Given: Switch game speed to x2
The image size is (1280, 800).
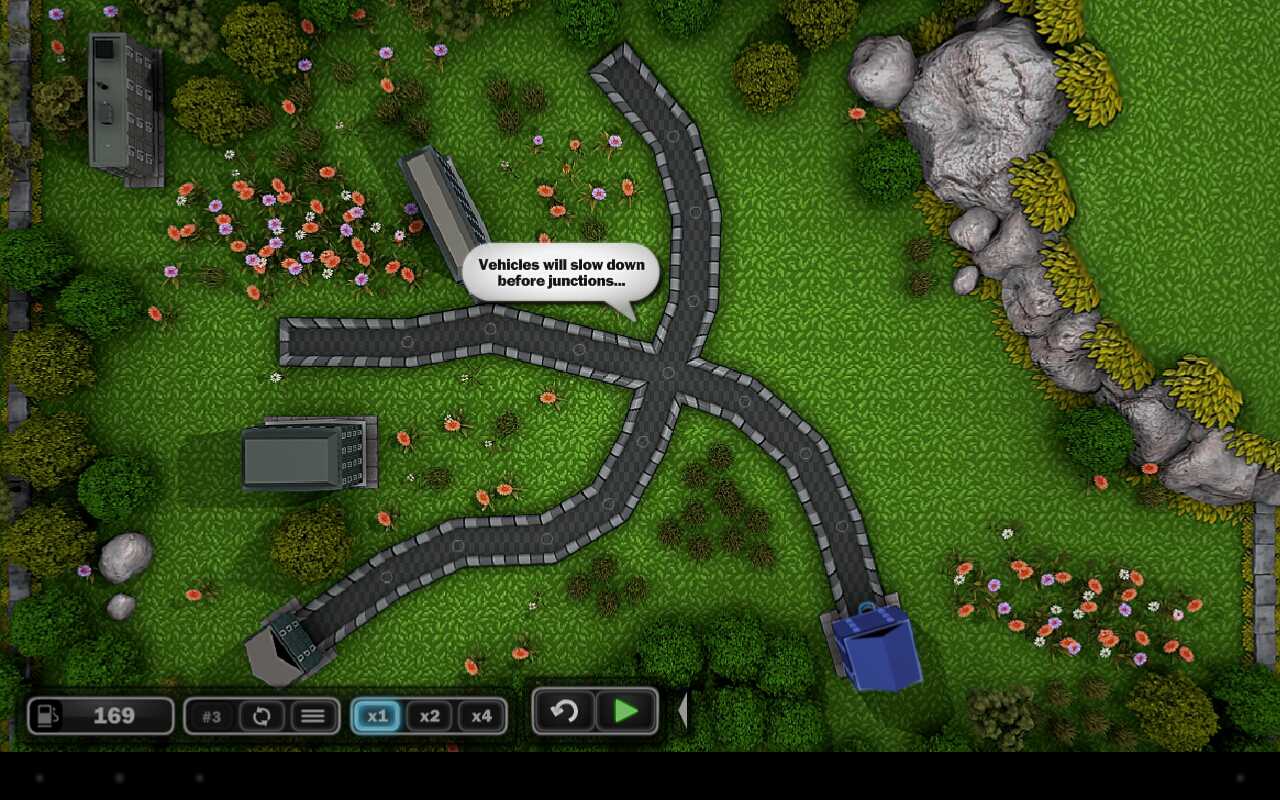Looking at the screenshot, I should 429,716.
